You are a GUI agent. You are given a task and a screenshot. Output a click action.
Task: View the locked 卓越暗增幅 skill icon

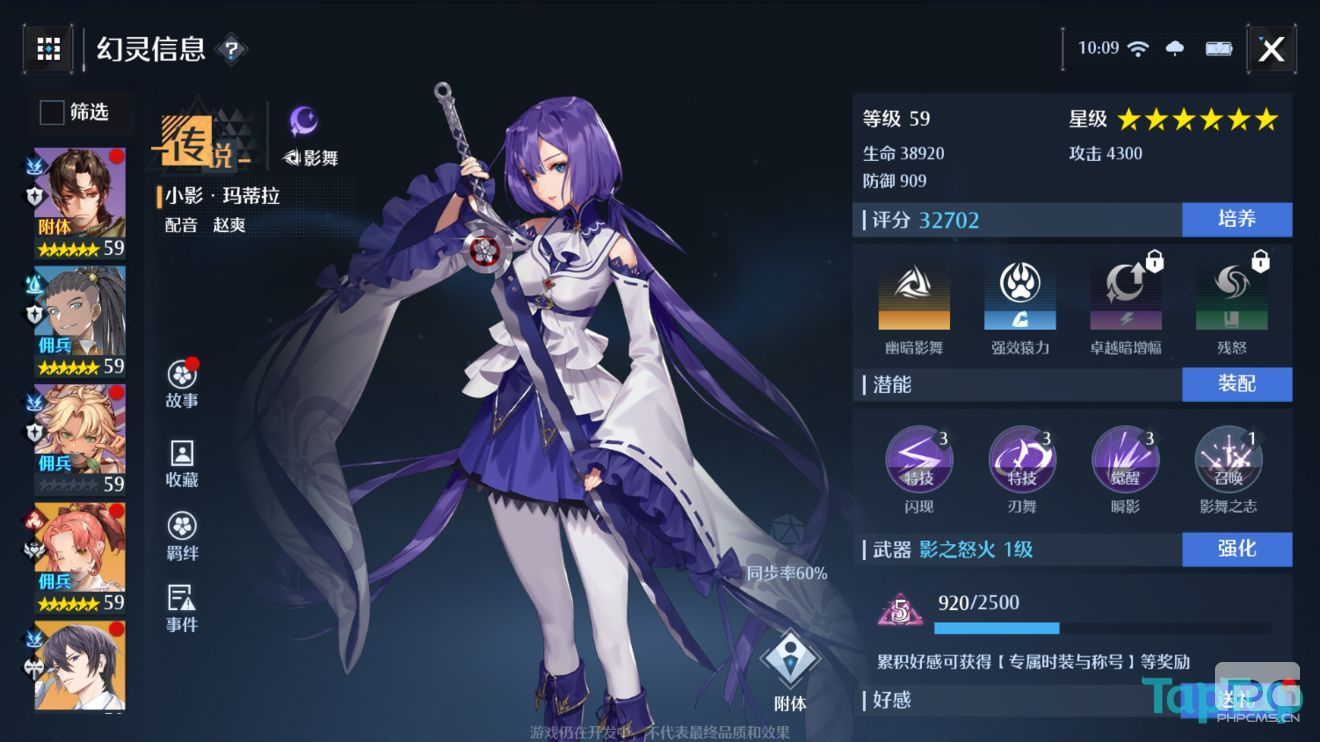[x=1125, y=295]
